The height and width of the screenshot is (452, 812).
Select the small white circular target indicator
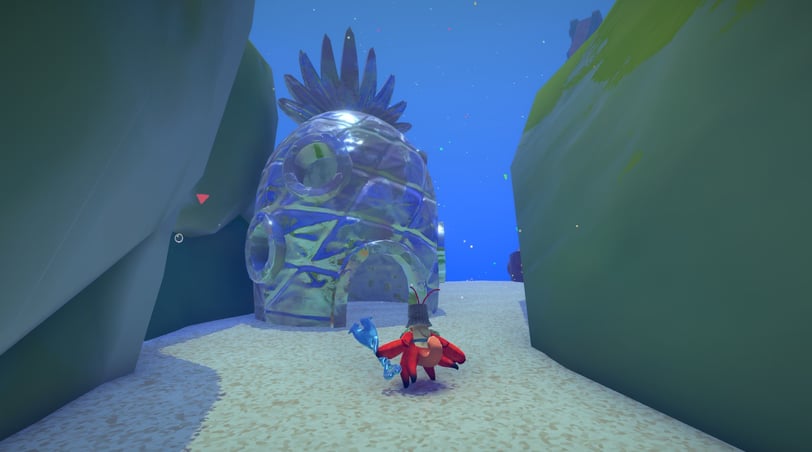pyautogui.click(x=178, y=238)
